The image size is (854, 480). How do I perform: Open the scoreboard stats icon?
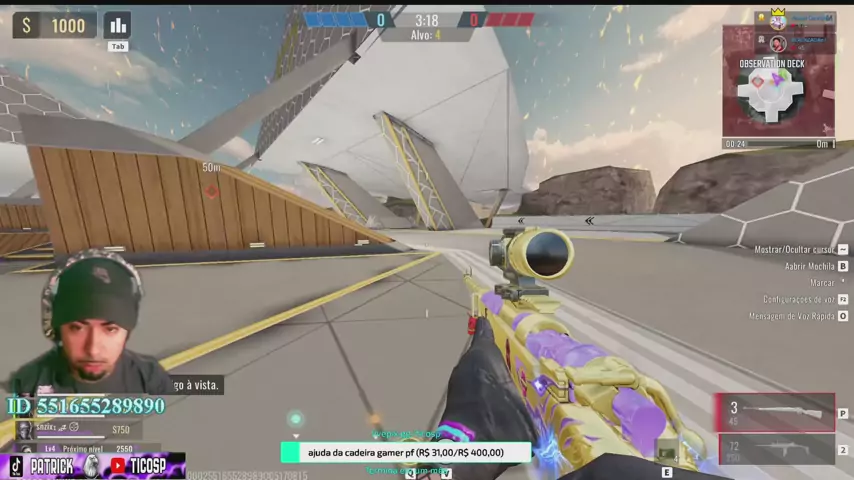point(118,25)
